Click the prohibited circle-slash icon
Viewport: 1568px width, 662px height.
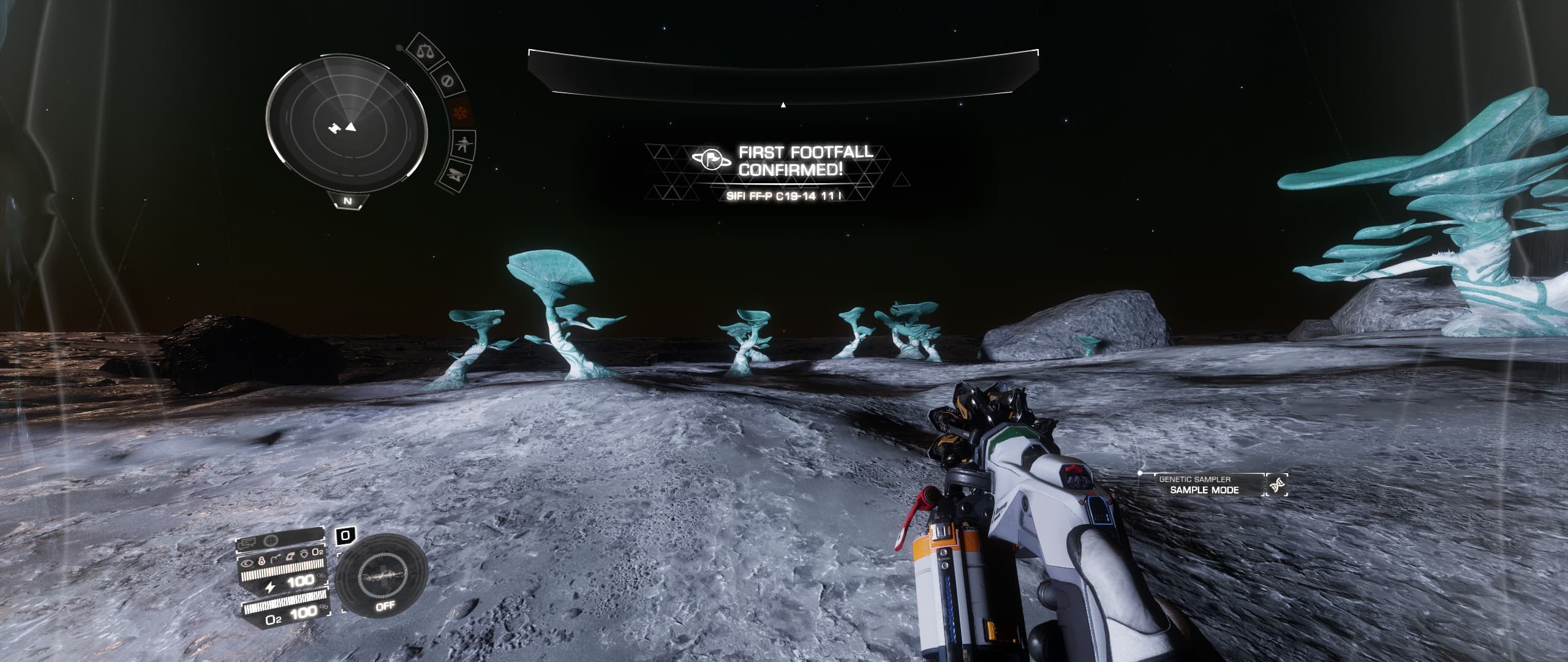447,80
